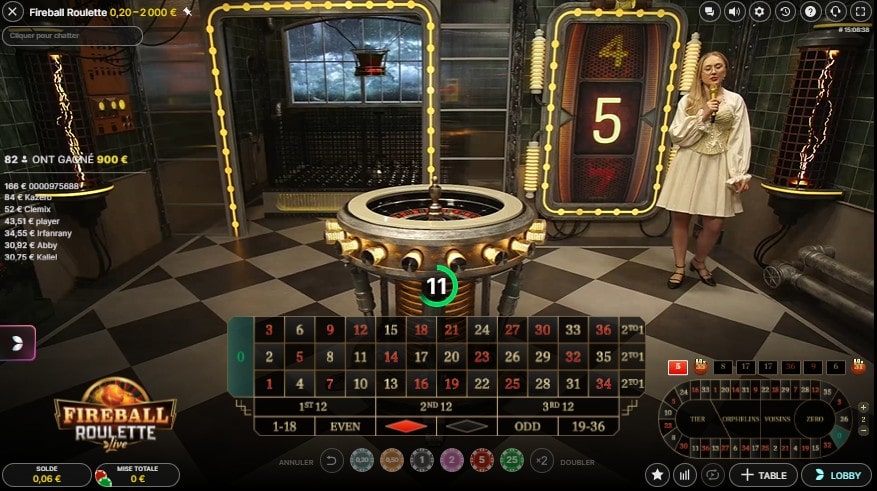The width and height of the screenshot is (877, 491).
Task: Choose the red 5 chip
Action: click(483, 460)
